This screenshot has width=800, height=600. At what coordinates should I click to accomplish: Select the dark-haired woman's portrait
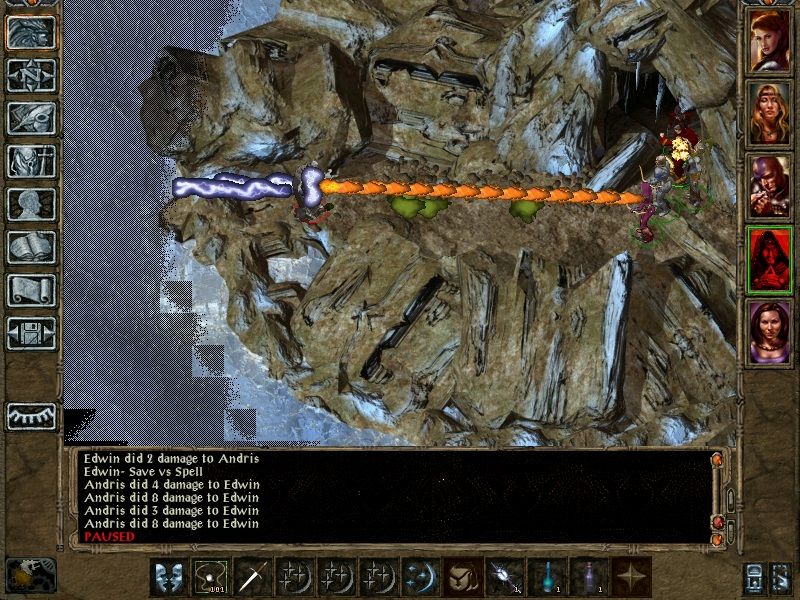[x=770, y=333]
